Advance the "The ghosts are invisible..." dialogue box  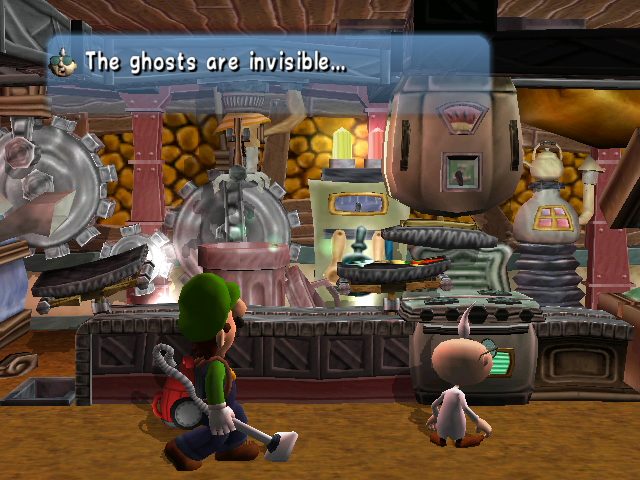tap(270, 62)
